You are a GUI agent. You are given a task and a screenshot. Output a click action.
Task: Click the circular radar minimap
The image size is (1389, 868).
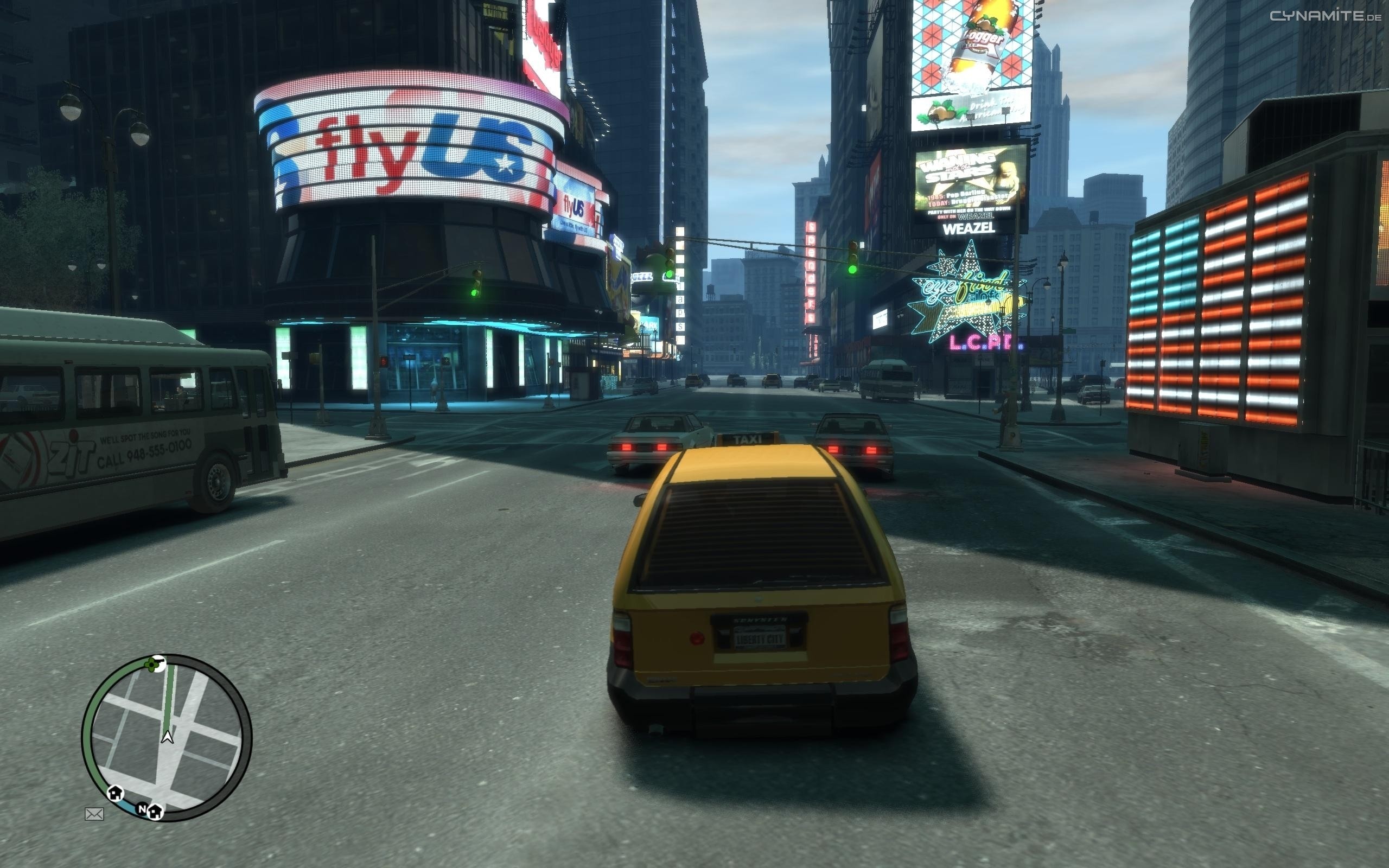click(167, 737)
